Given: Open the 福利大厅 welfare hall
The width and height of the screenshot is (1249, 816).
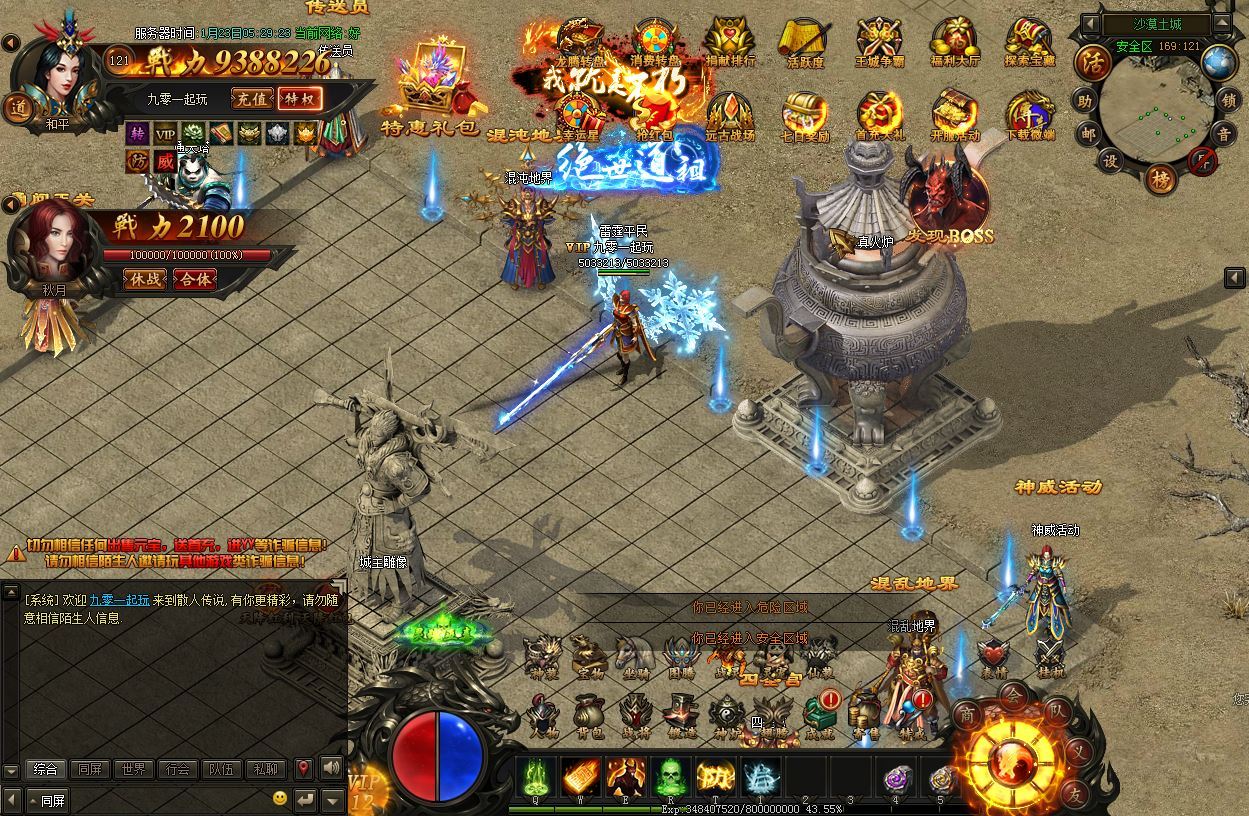Looking at the screenshot, I should pos(954,43).
